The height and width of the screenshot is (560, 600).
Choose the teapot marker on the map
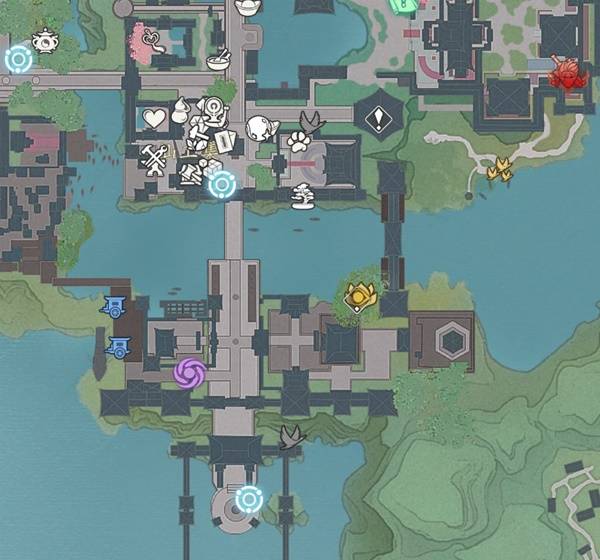click(45, 40)
